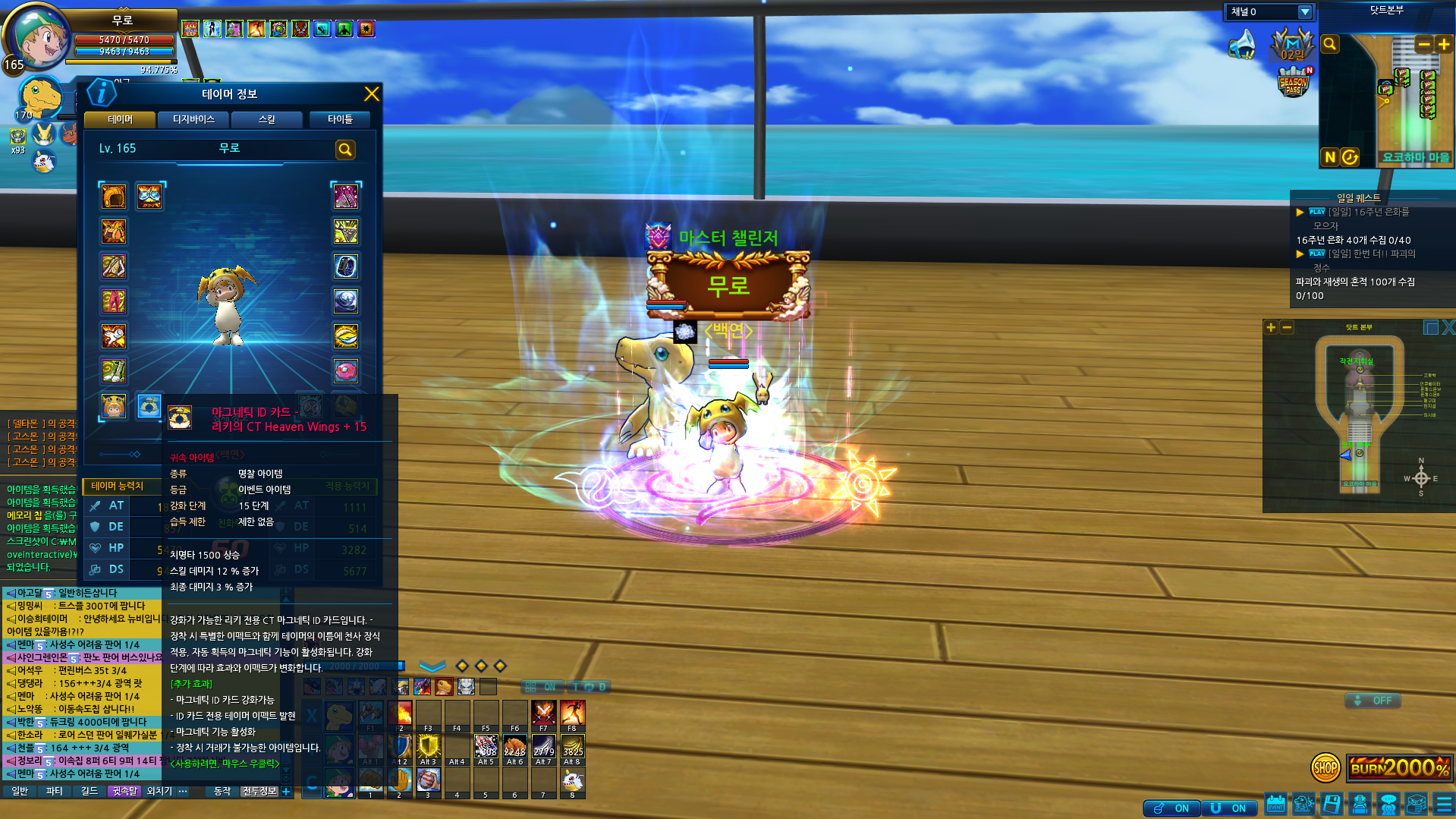Open the SHOP button

click(1325, 767)
